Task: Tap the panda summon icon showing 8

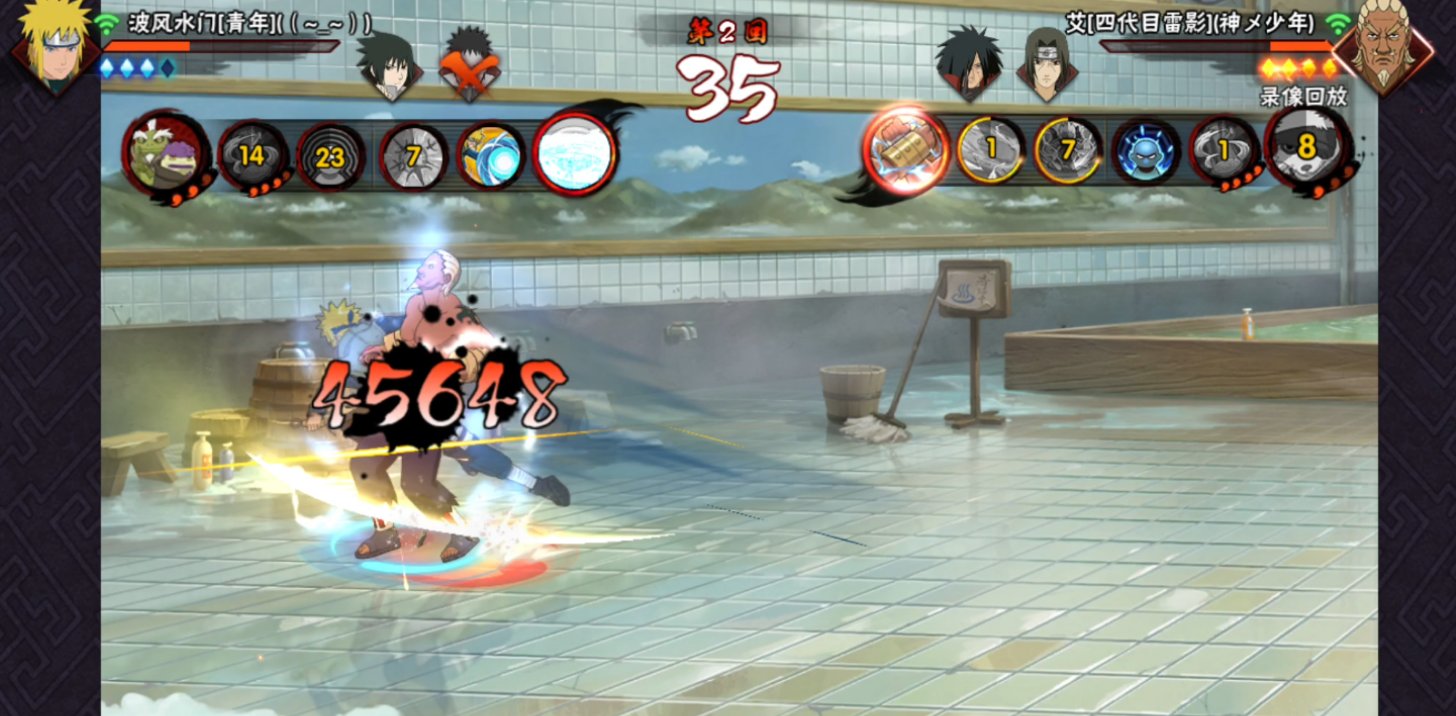Action: click(1305, 150)
